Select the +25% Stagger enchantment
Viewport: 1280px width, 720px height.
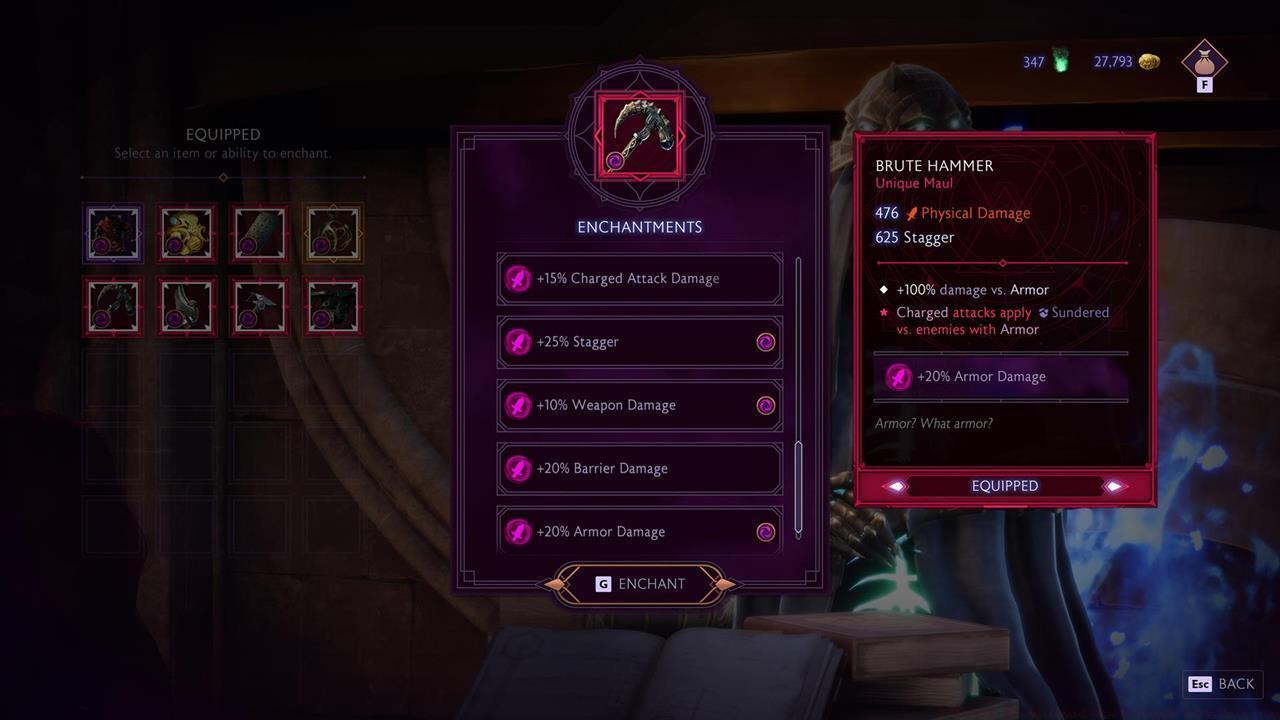[x=640, y=341]
